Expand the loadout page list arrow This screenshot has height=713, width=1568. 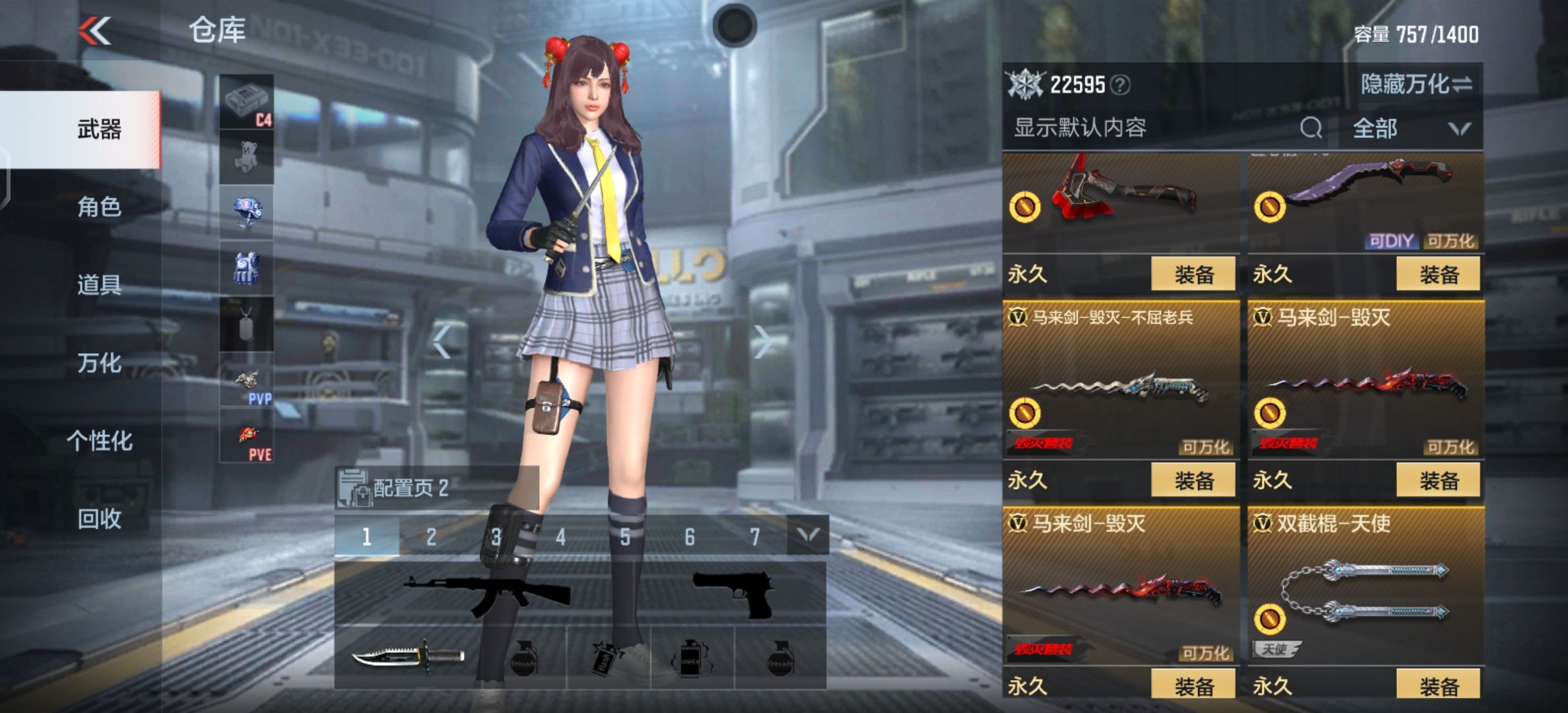tap(808, 535)
